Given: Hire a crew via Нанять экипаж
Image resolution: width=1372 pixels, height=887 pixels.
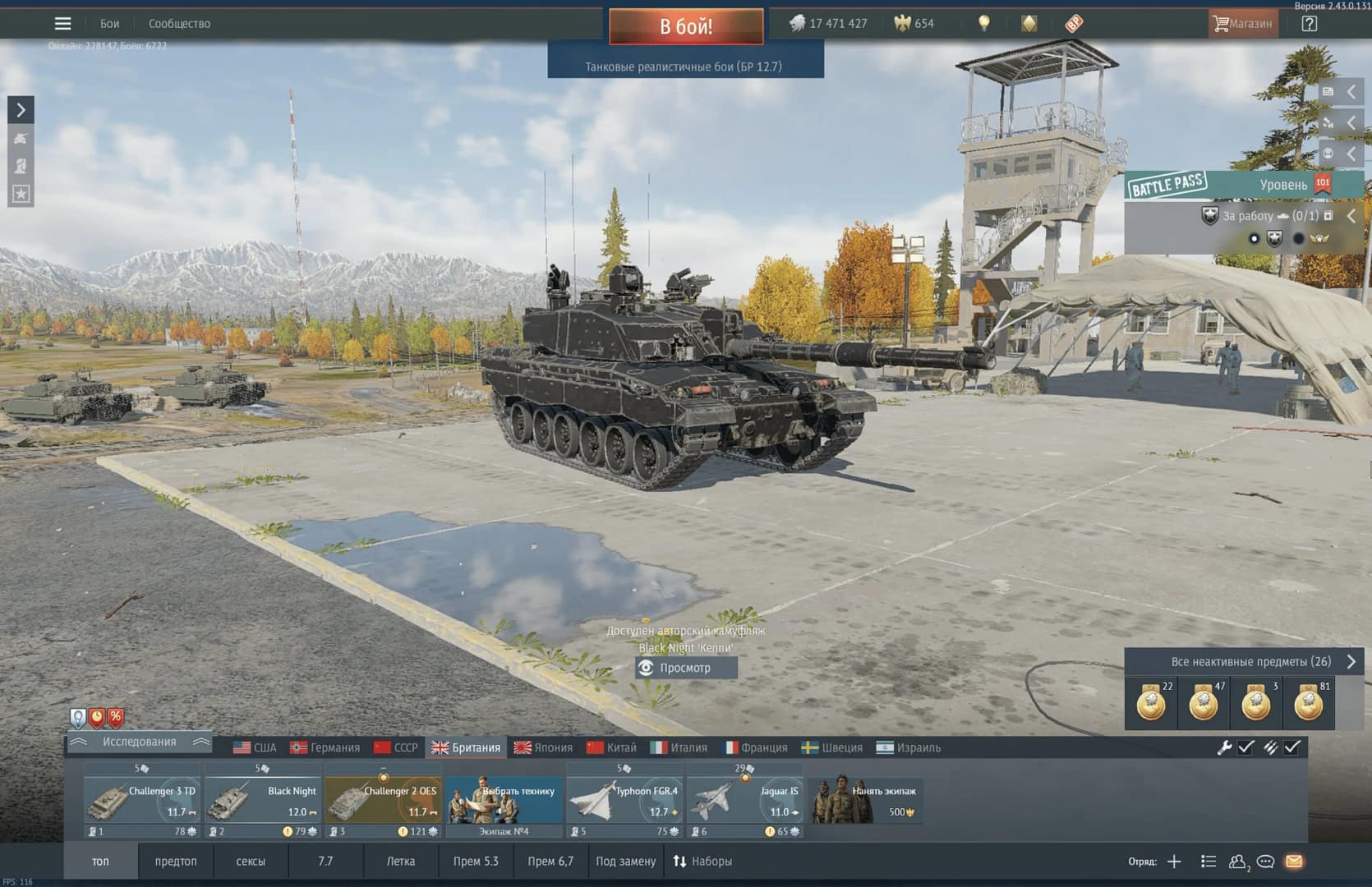Looking at the screenshot, I should [x=866, y=801].
